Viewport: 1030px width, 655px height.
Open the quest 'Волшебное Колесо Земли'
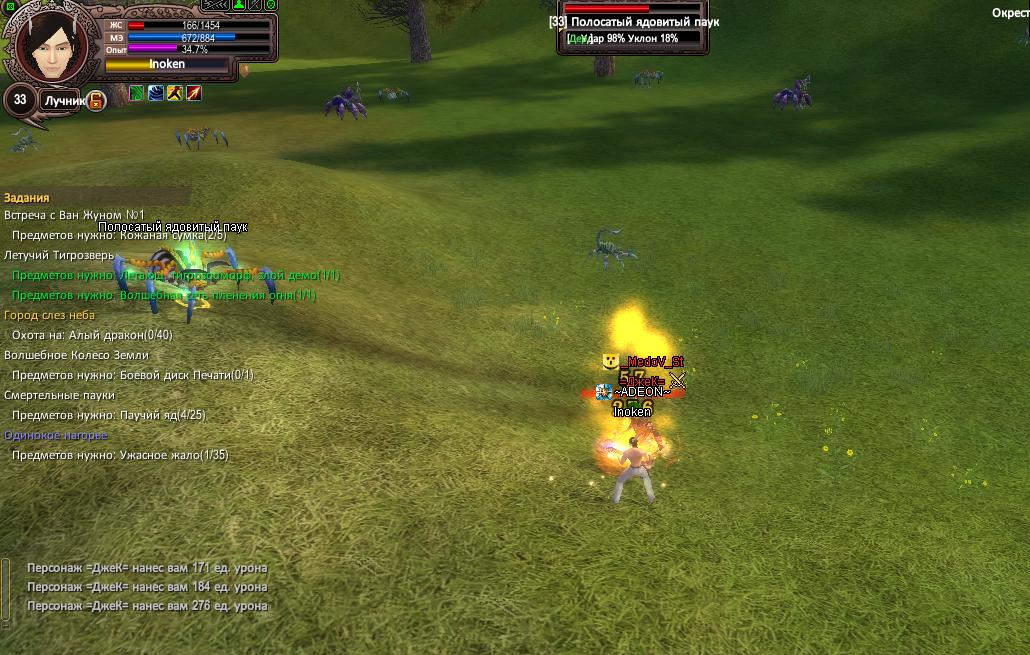[x=76, y=355]
